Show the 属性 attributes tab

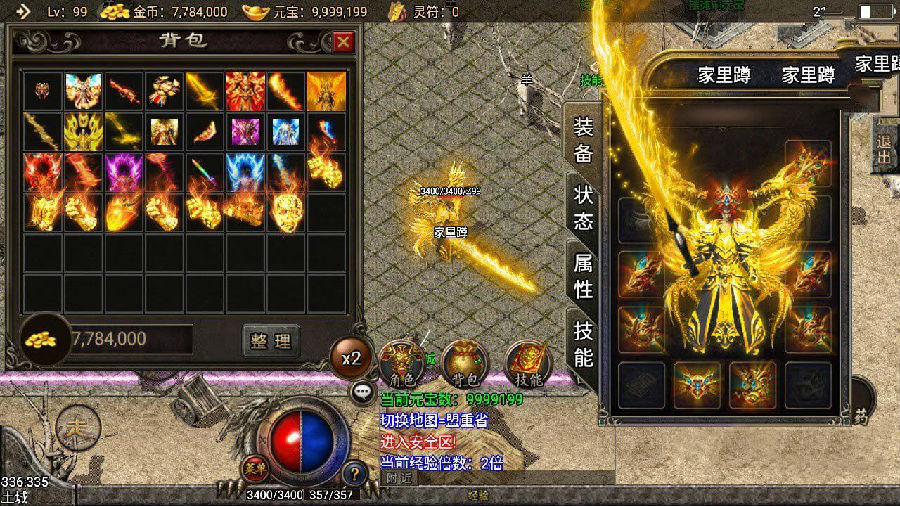[583, 276]
